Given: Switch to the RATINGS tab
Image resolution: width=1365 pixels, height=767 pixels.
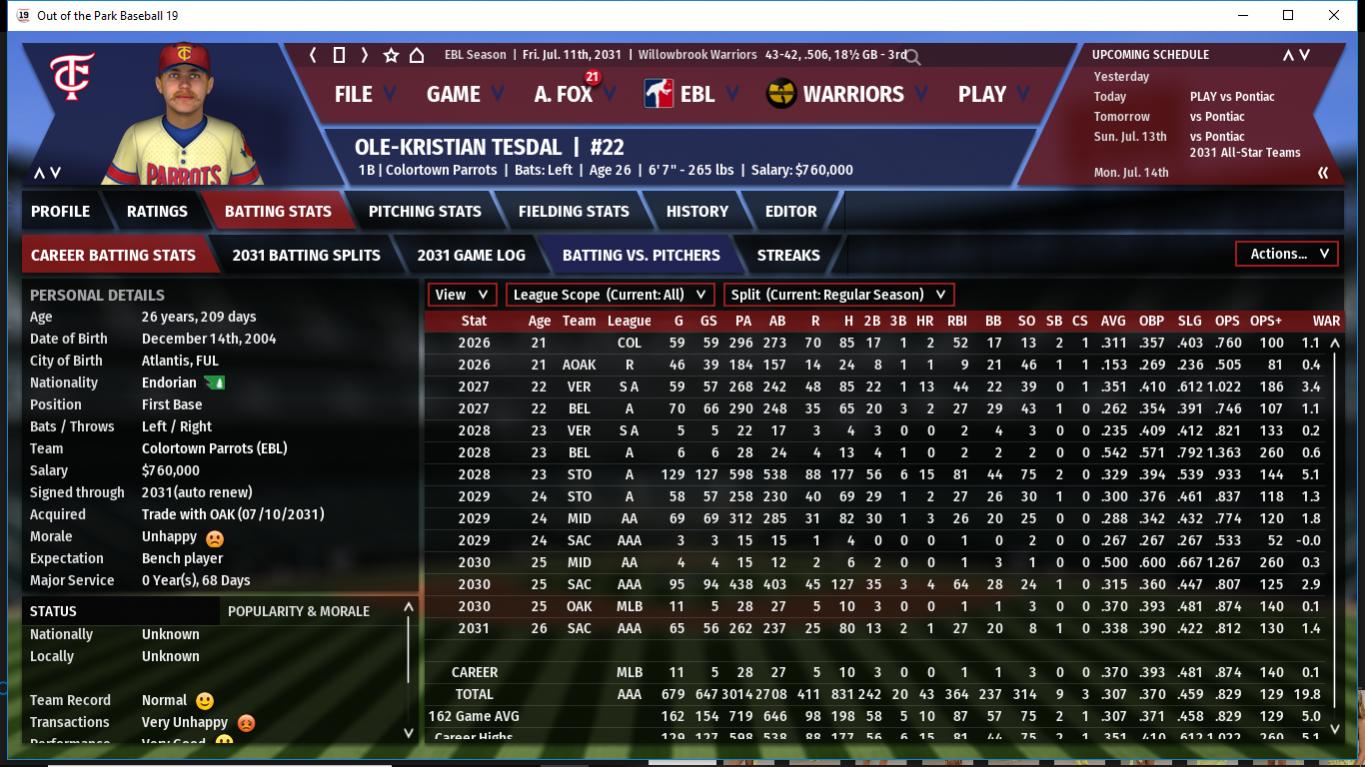Looking at the screenshot, I should [x=157, y=211].
